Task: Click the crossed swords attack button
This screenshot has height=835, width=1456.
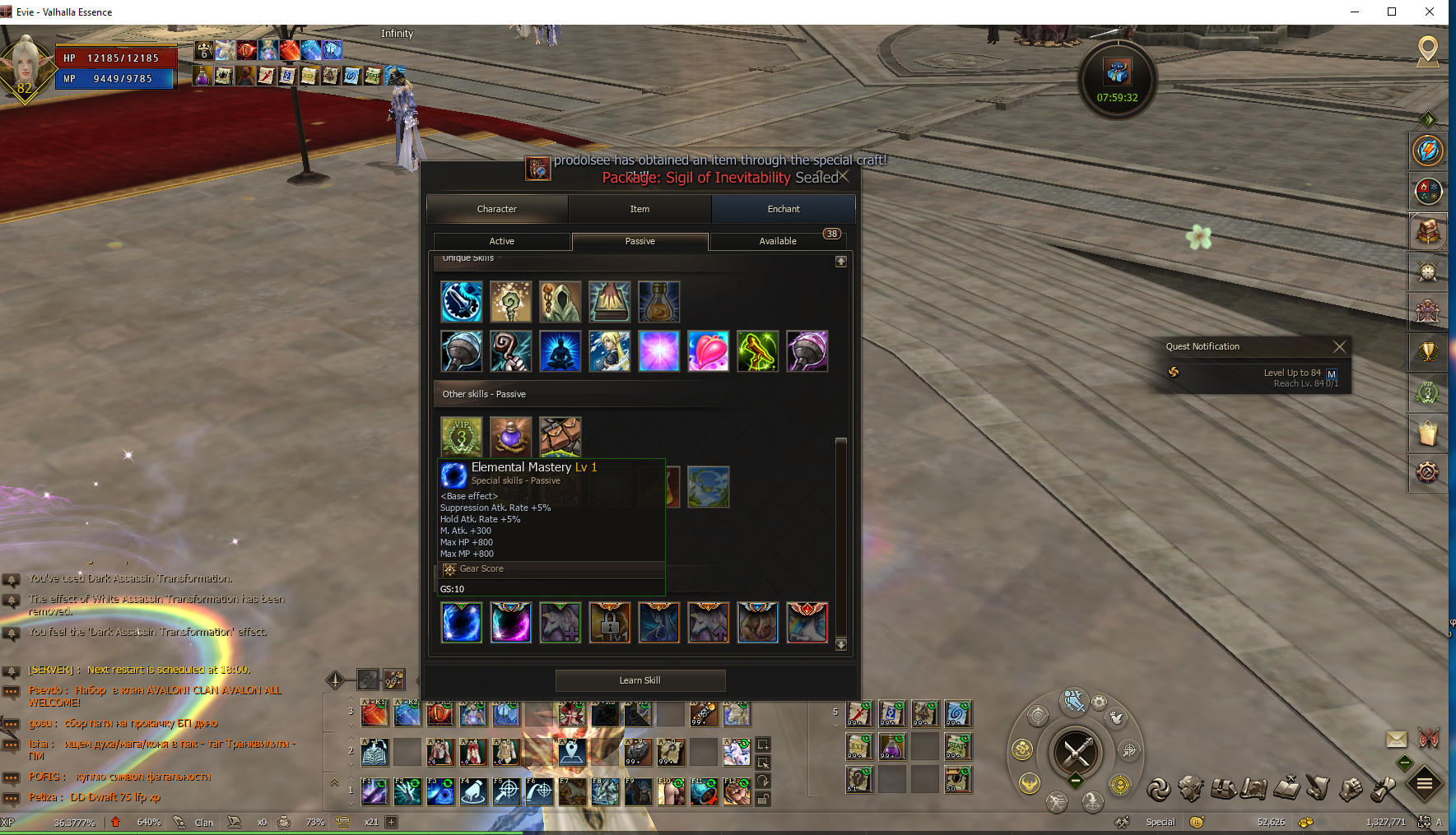Action: (x=1077, y=752)
